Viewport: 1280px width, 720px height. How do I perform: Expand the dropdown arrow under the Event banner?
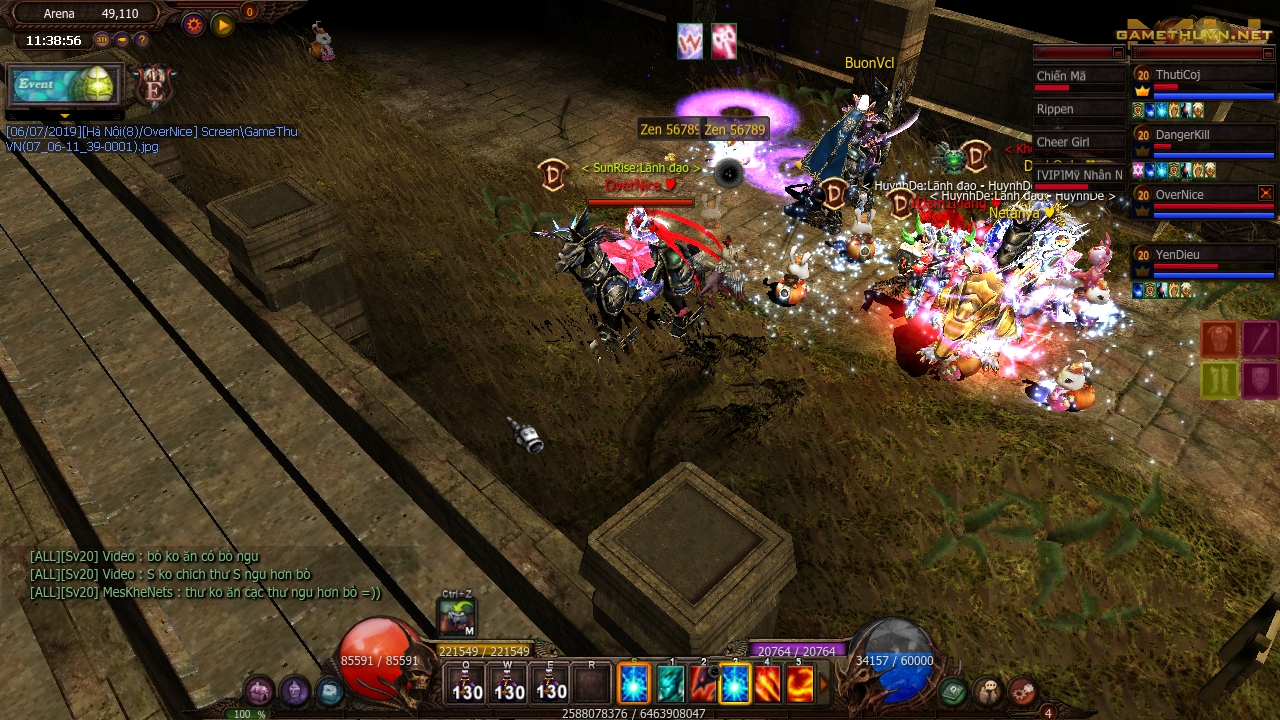coord(65,115)
